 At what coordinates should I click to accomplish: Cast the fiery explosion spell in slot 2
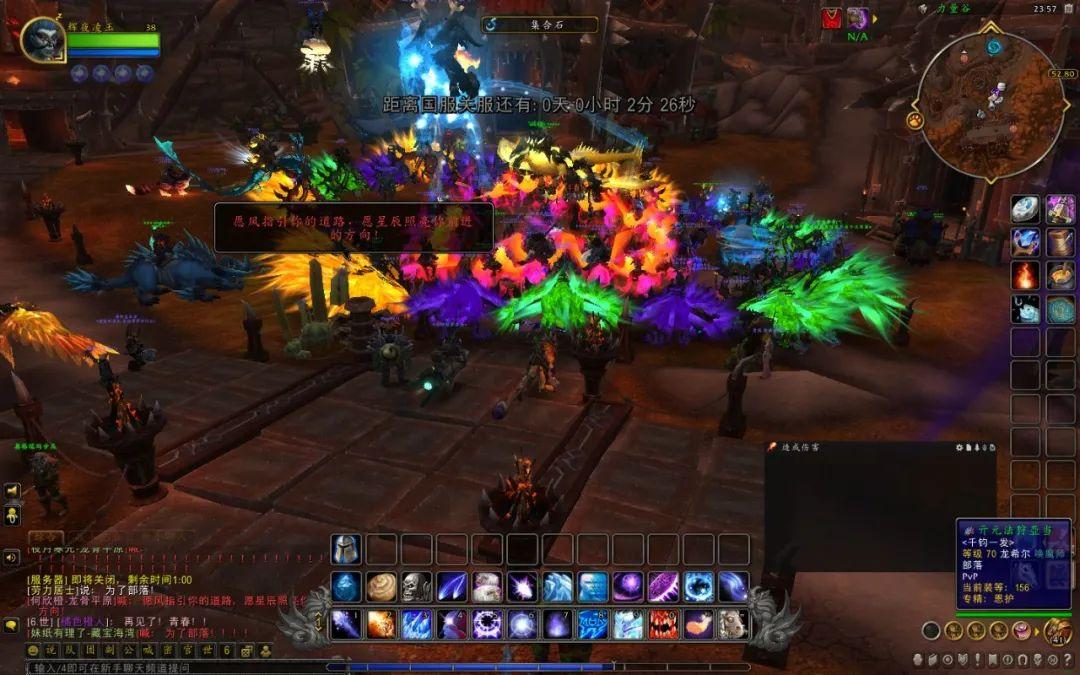(x=381, y=624)
